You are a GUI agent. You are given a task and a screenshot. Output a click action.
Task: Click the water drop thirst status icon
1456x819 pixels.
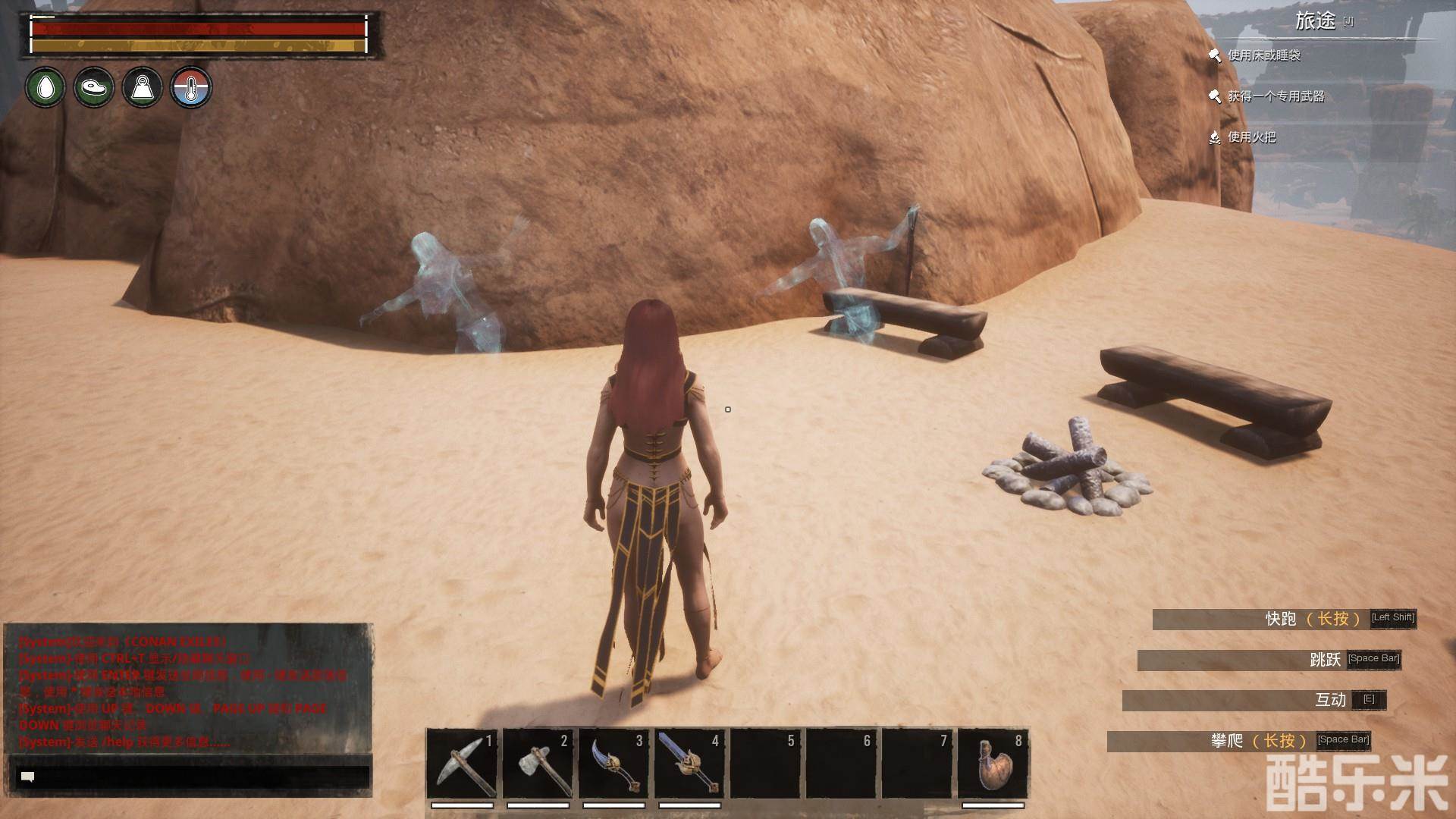point(45,88)
